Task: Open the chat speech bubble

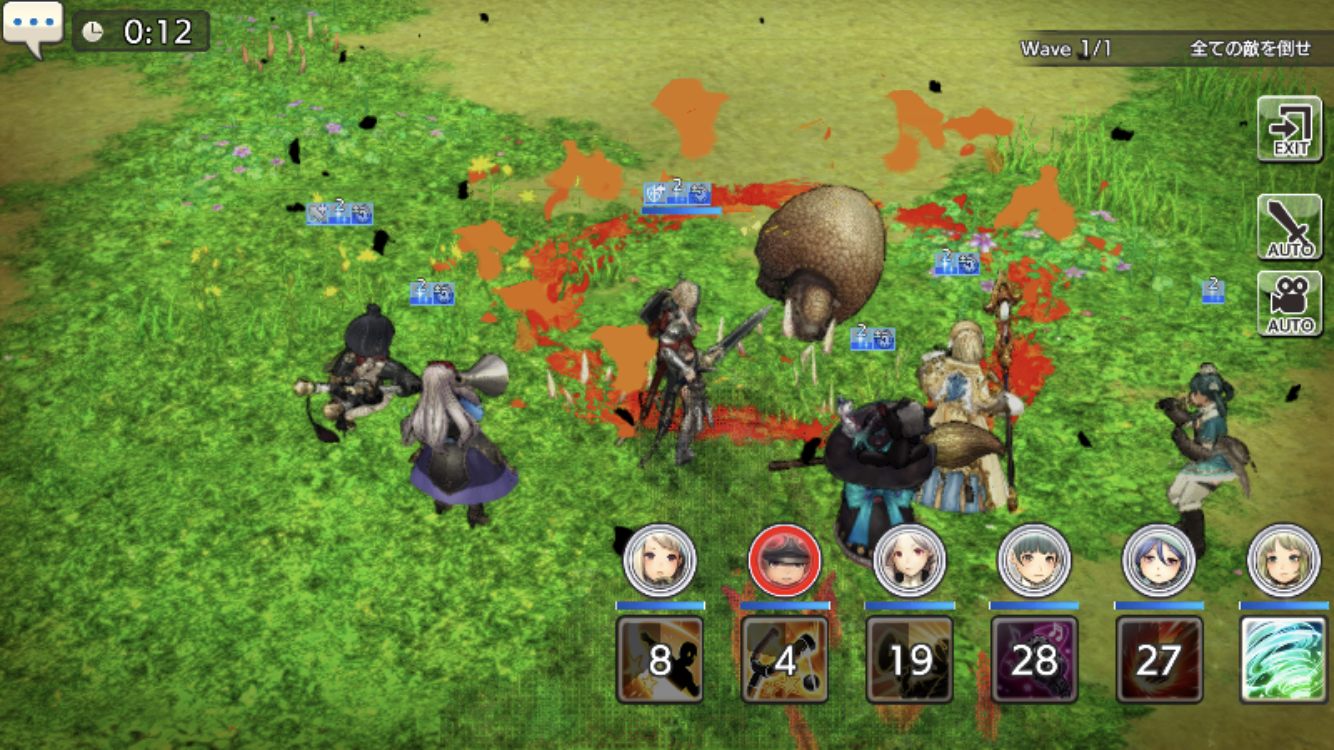Action: click(32, 28)
